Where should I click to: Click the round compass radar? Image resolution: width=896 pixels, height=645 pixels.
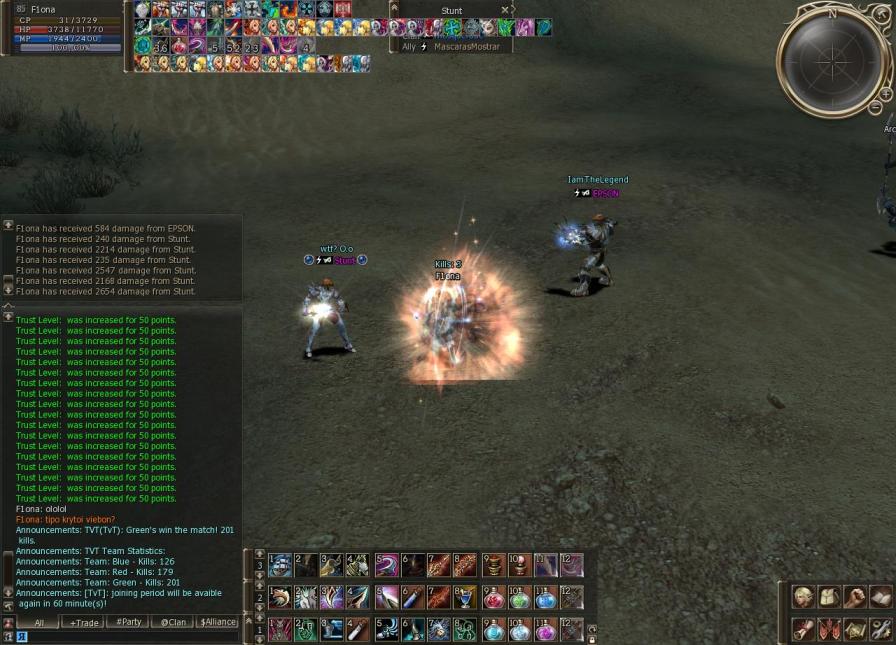pyautogui.click(x=832, y=62)
